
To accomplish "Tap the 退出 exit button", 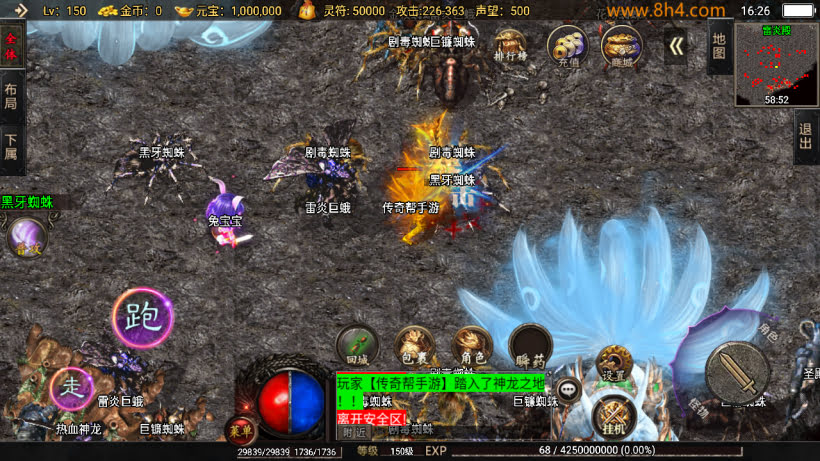I will point(806,137).
